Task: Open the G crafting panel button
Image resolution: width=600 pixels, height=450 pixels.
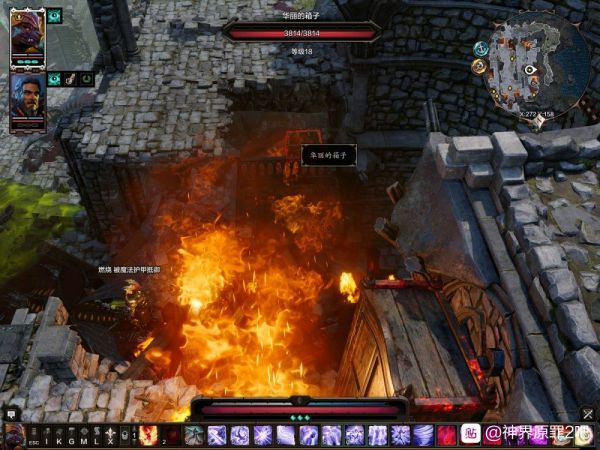Action: [x=71, y=436]
